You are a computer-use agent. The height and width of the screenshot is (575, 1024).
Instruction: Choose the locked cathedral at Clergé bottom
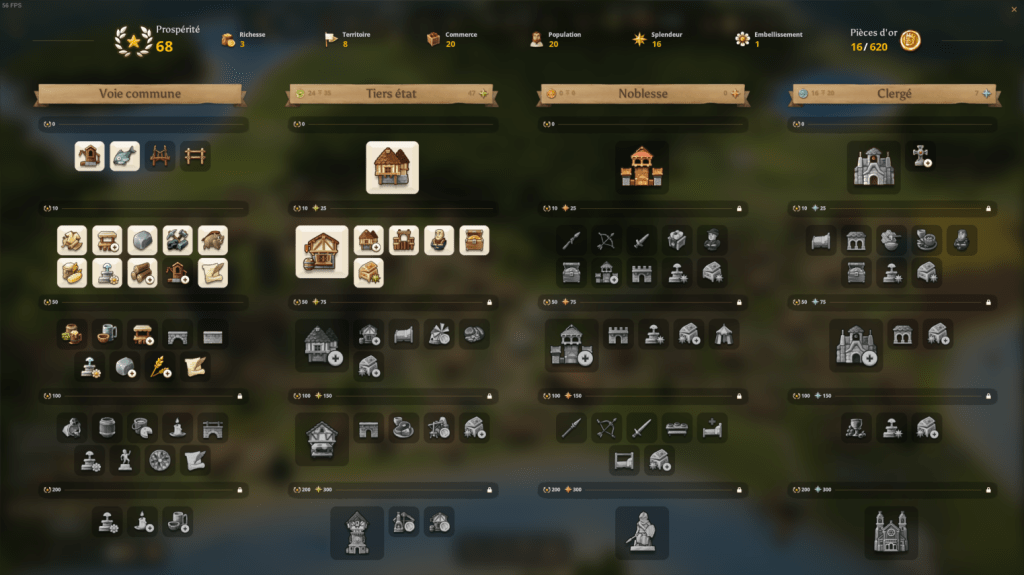tap(891, 532)
